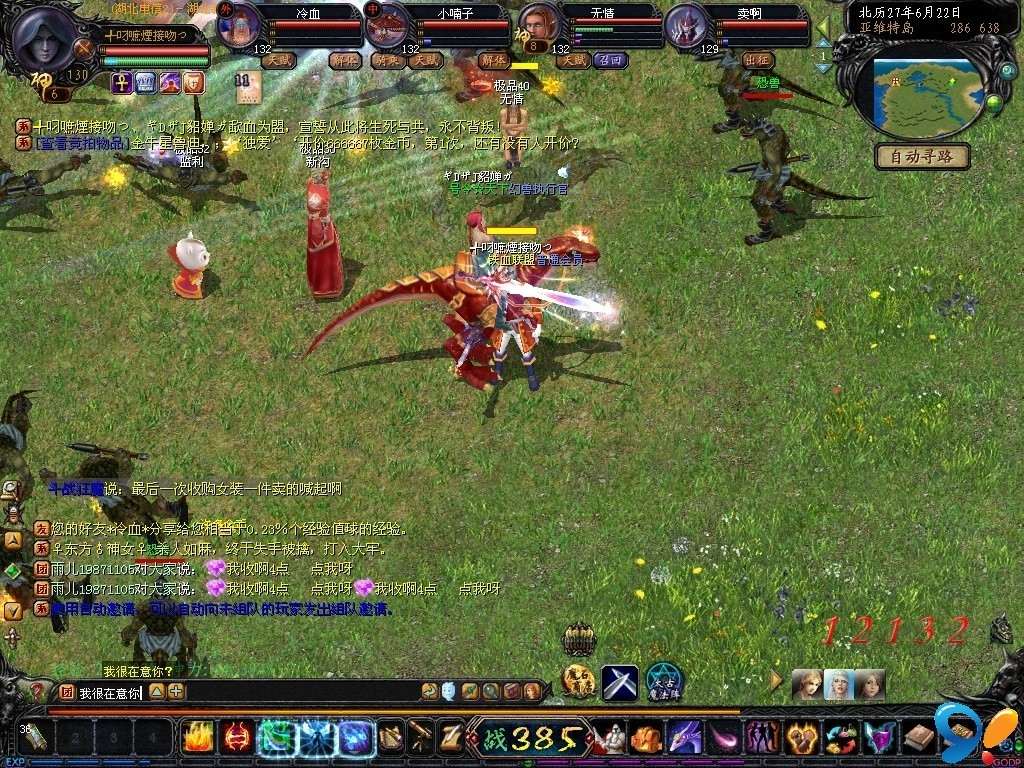Click the white armored knight icon
This screenshot has height=768, width=1024.
pyautogui.click(x=610, y=739)
